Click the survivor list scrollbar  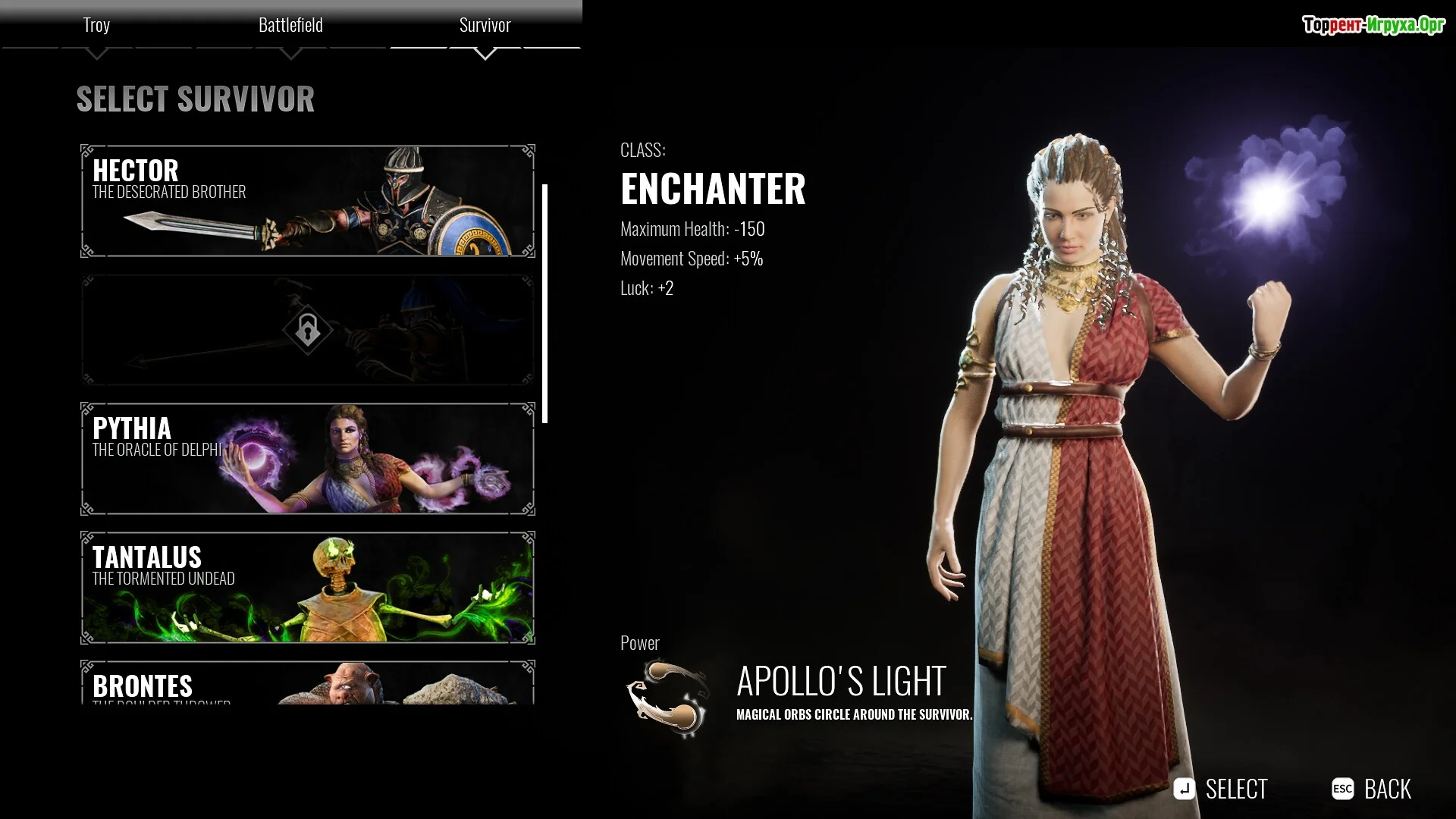(x=544, y=303)
